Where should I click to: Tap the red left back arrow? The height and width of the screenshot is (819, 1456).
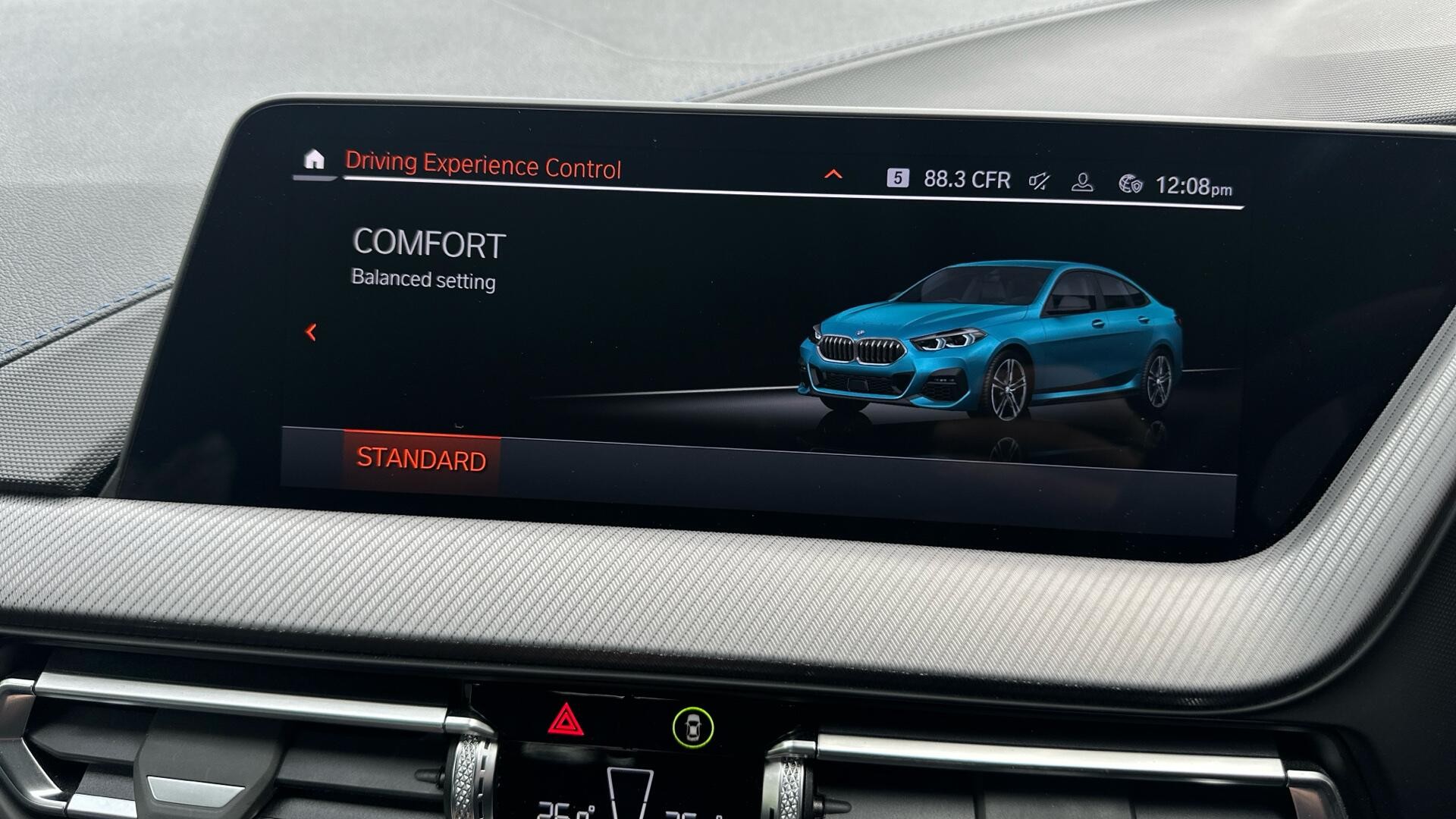tap(311, 332)
